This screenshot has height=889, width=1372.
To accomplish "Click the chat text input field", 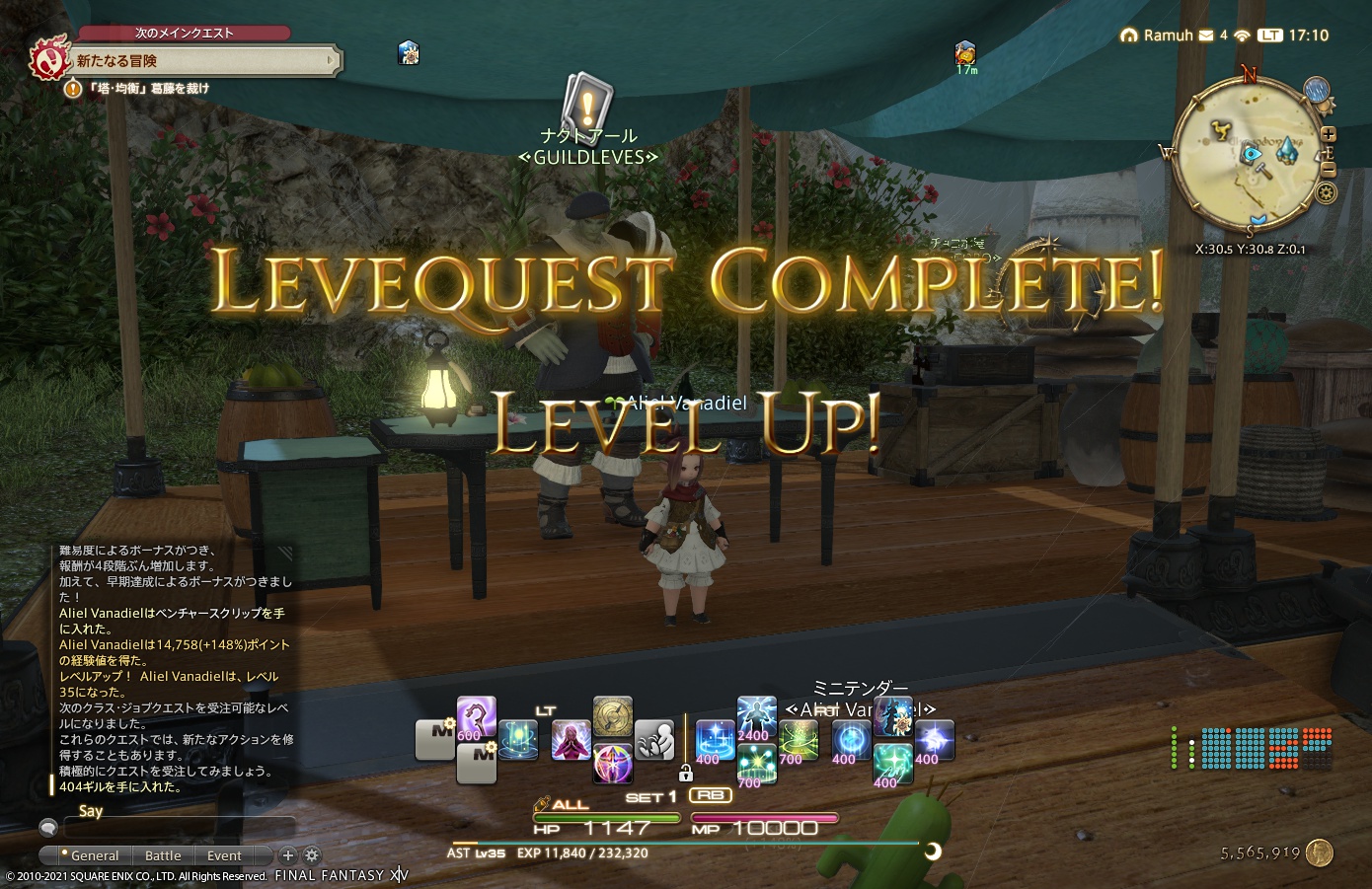I will tap(174, 828).
